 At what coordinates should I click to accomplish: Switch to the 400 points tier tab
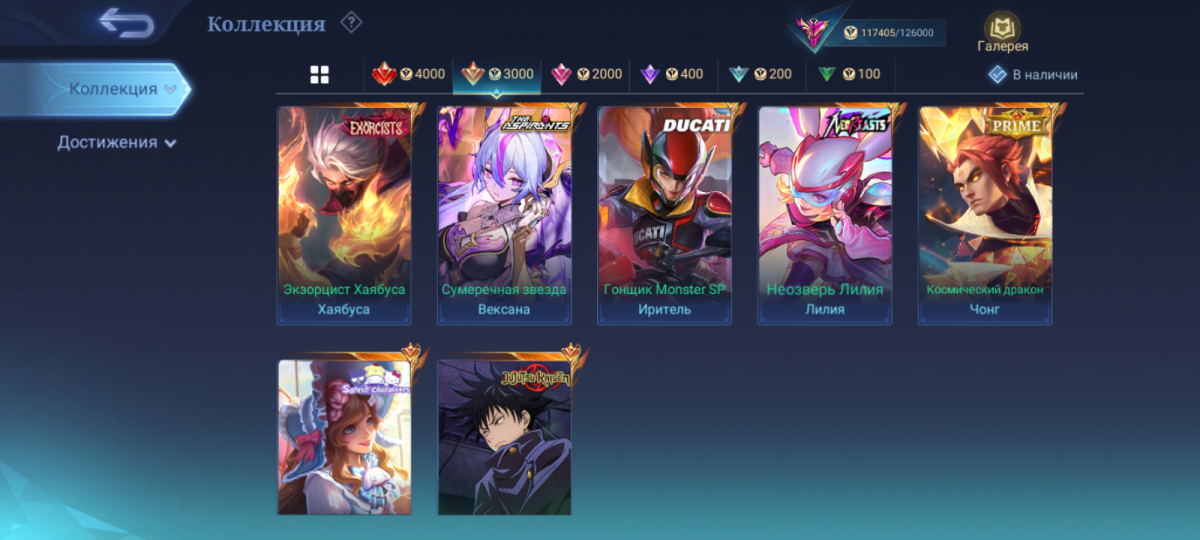(x=672, y=74)
